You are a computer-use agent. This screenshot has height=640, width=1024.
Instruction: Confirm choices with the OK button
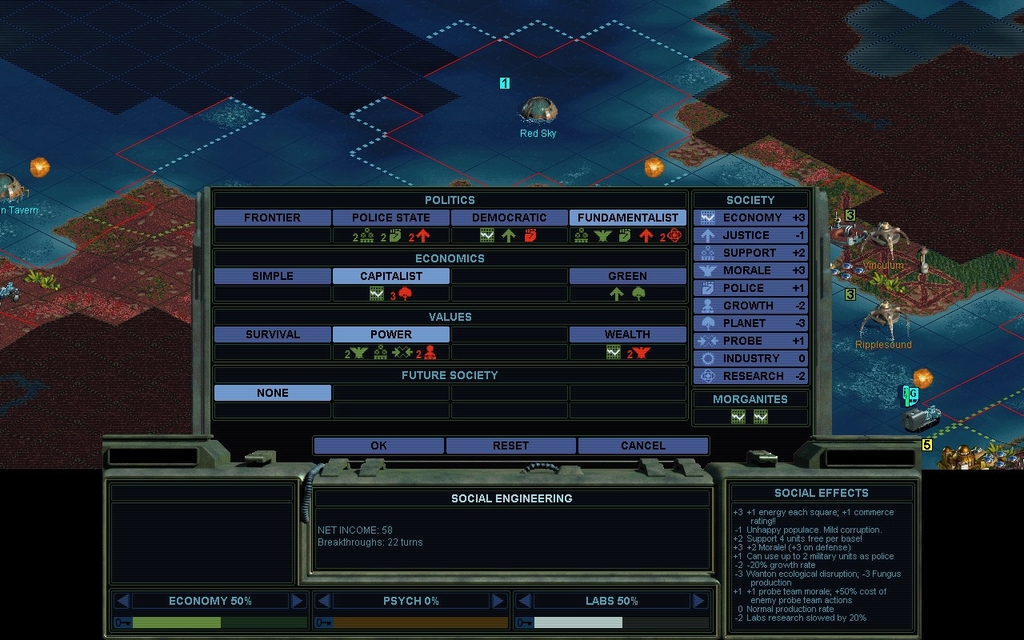[x=378, y=446]
